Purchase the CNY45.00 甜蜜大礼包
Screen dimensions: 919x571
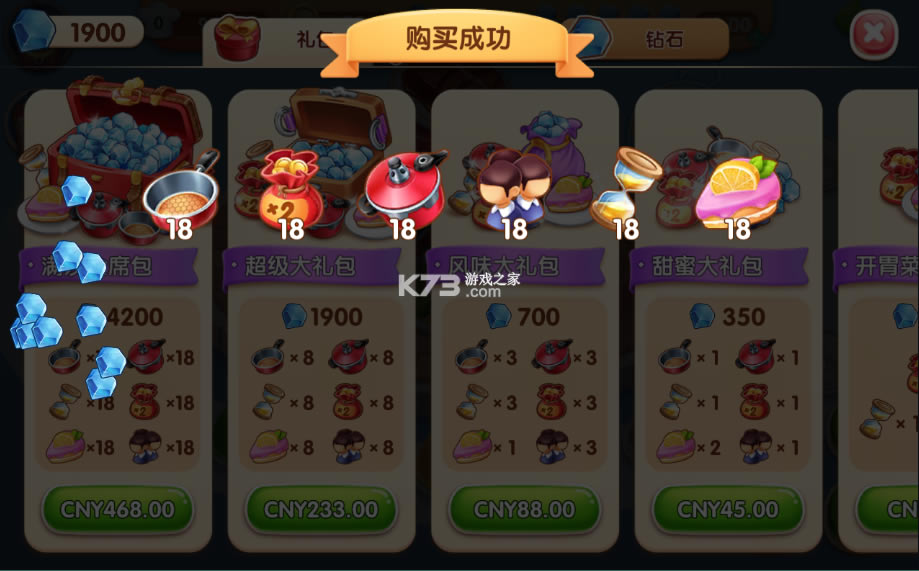(727, 510)
